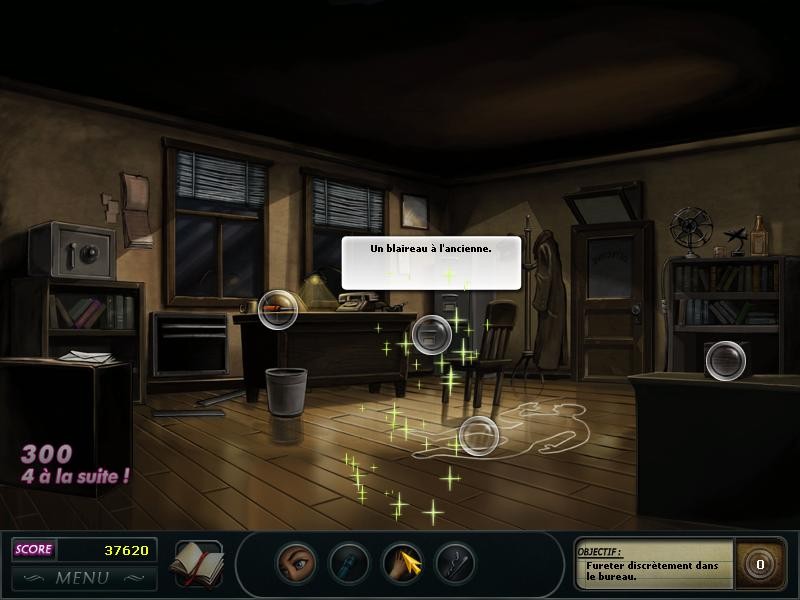Click the round dial counter showing 0
This screenshot has height=600, width=800.
(759, 564)
